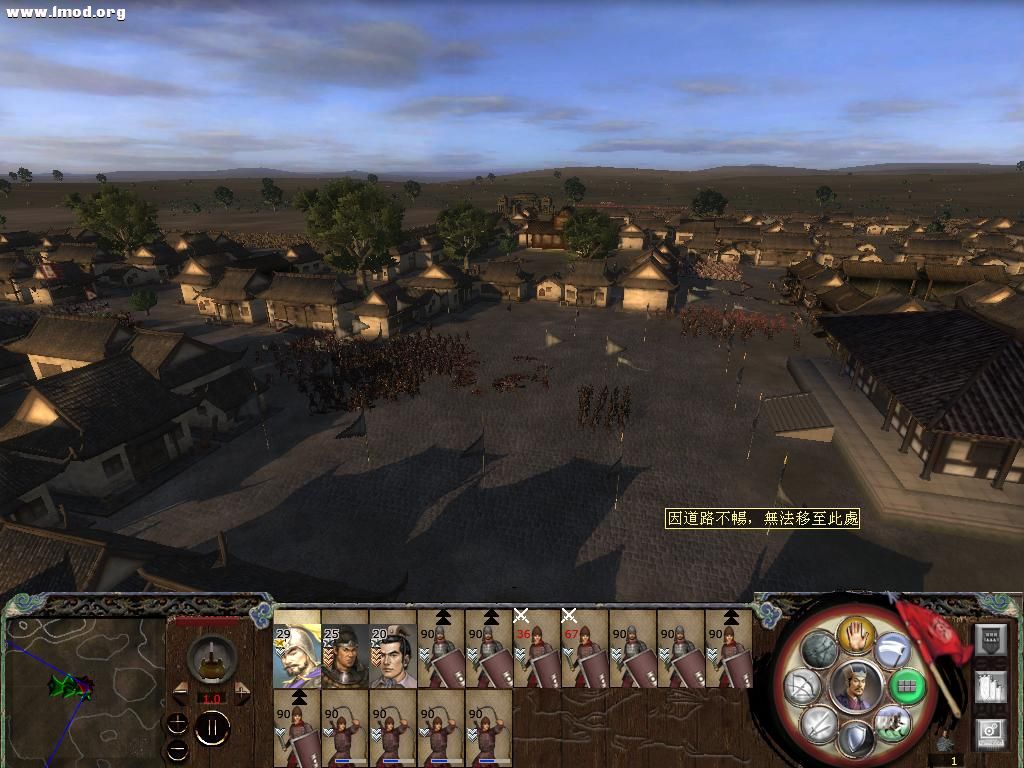Select the general unit card with 29 men
The height and width of the screenshot is (768, 1024).
(297, 649)
